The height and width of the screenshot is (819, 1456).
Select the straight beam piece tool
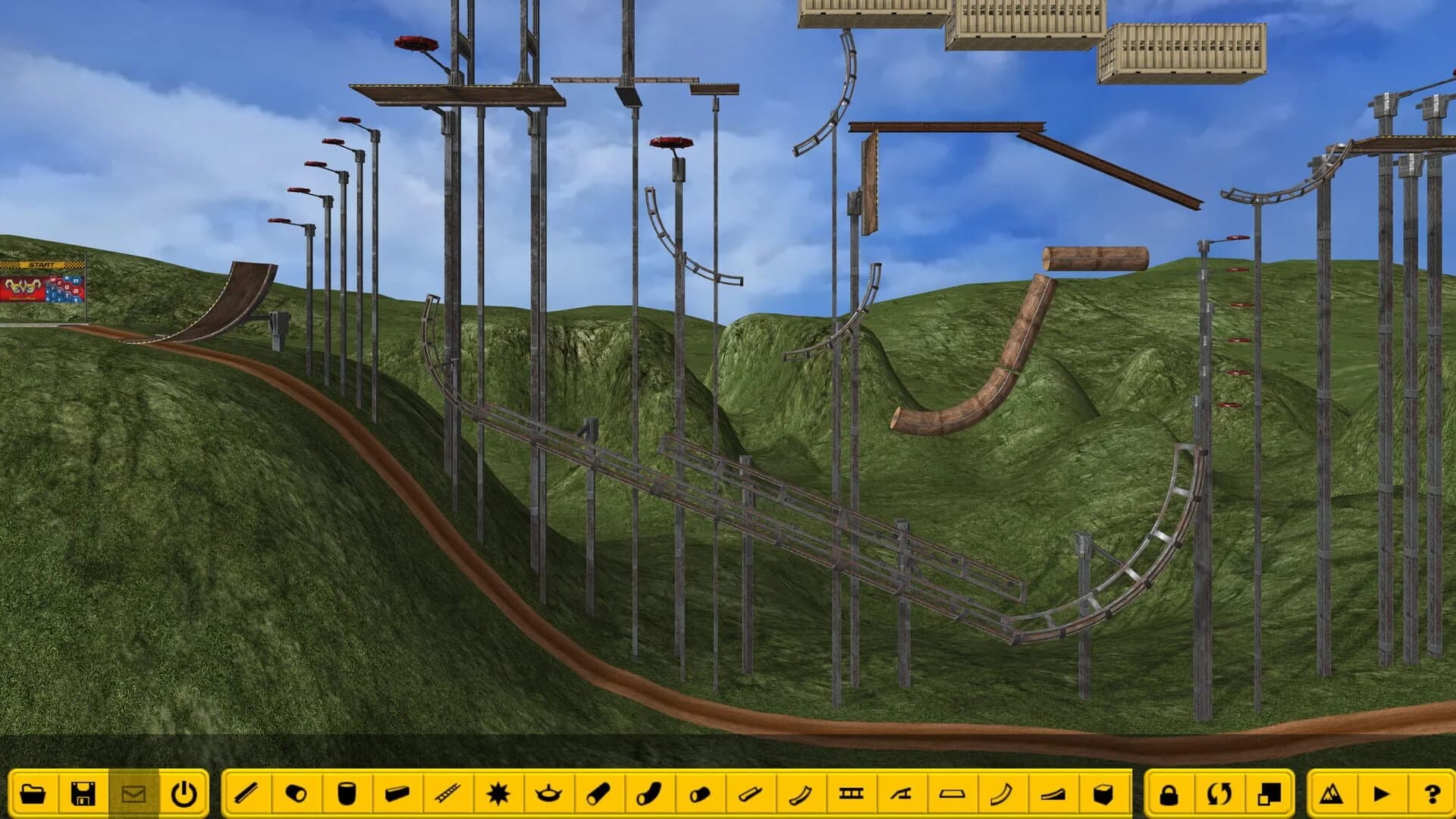(x=245, y=791)
